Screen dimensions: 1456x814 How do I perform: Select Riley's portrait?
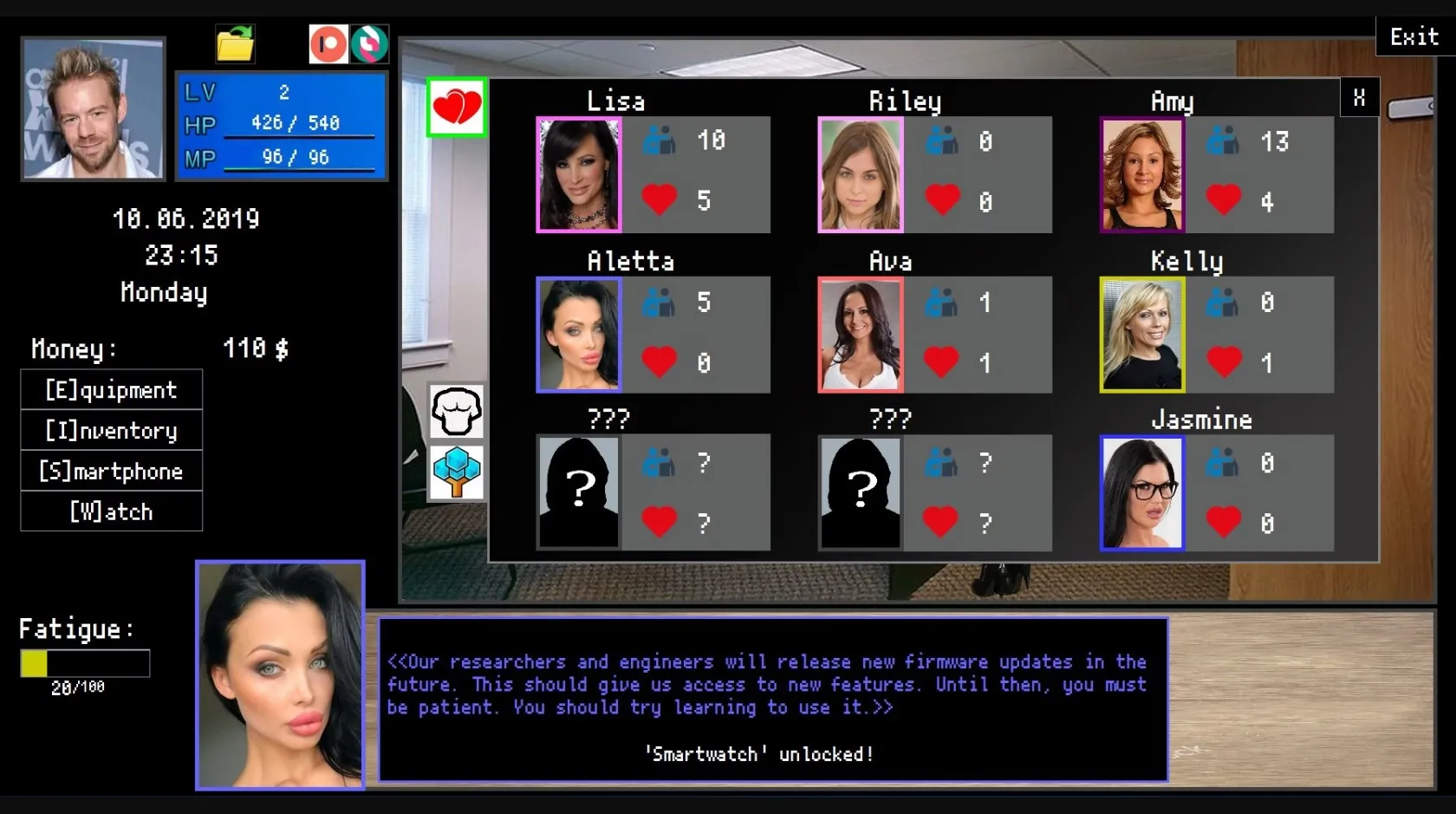[x=860, y=174]
